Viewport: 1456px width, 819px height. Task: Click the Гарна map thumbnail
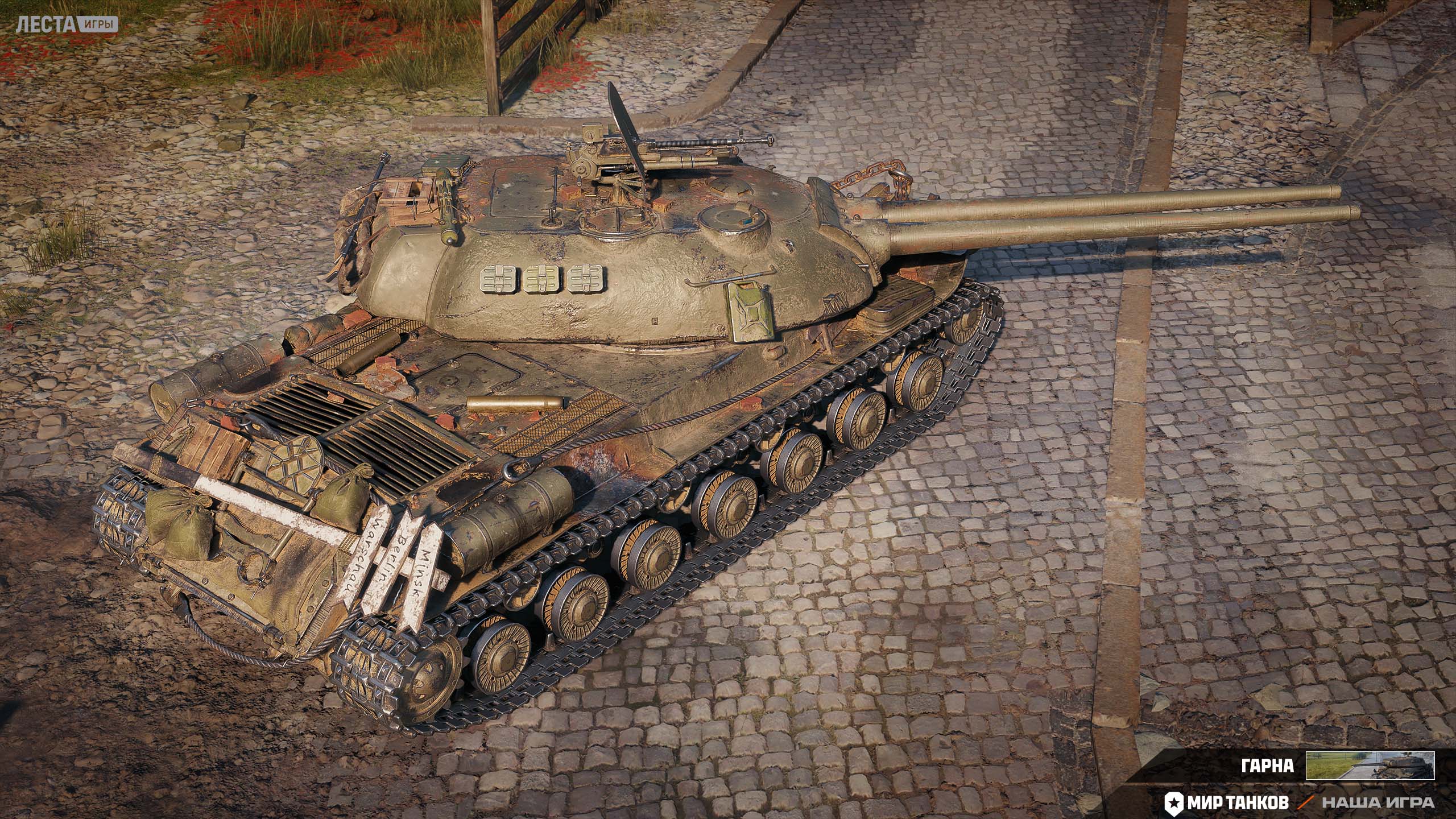tap(1370, 765)
